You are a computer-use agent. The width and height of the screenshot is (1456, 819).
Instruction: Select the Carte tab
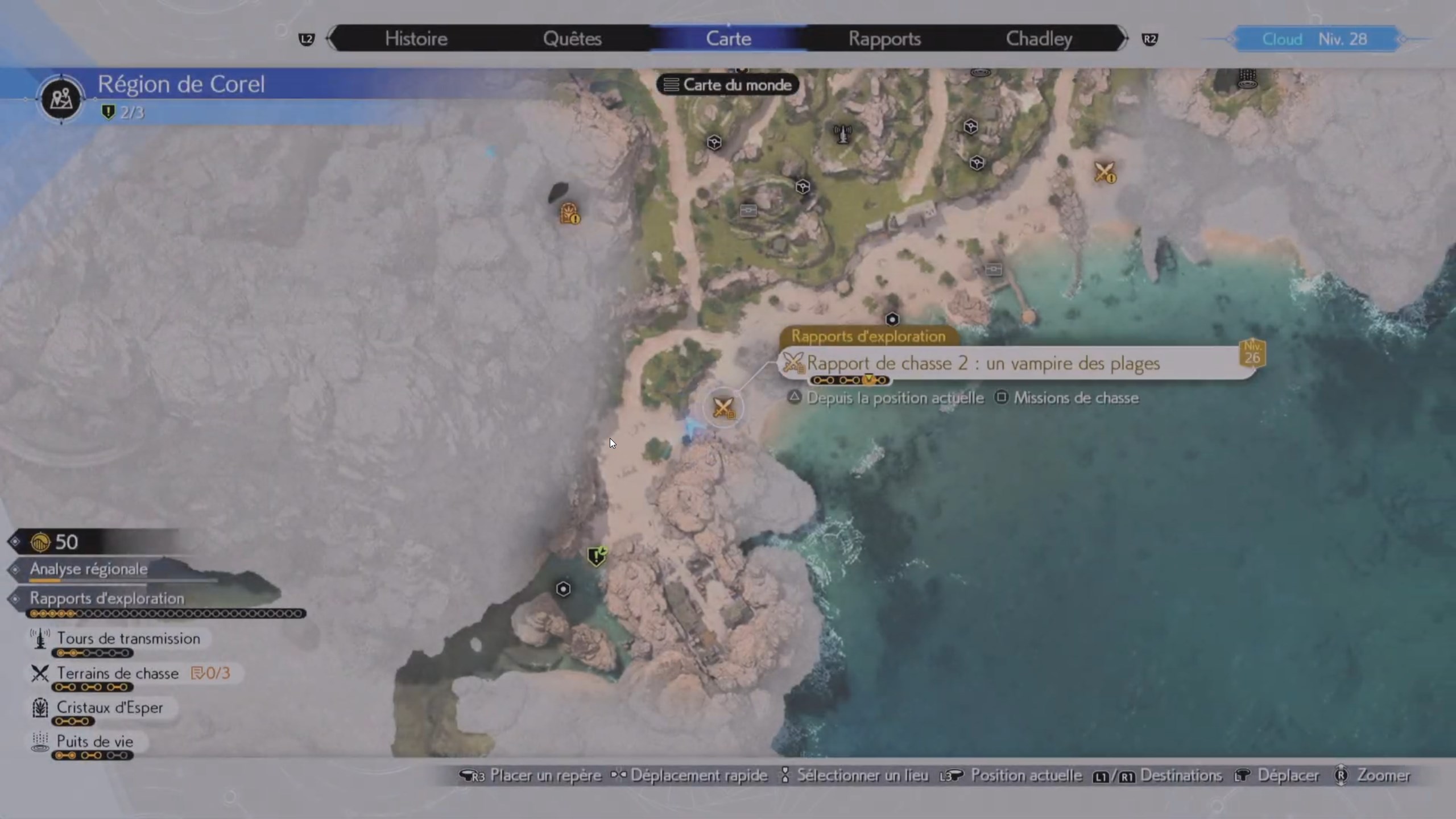pos(728,39)
